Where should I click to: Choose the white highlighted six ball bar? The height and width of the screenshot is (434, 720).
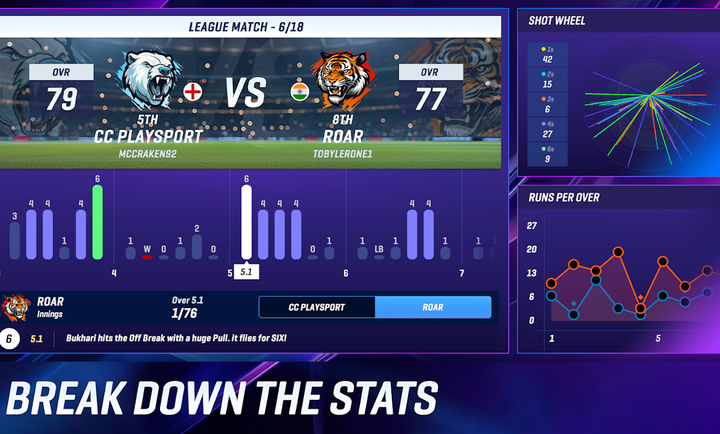(x=246, y=222)
